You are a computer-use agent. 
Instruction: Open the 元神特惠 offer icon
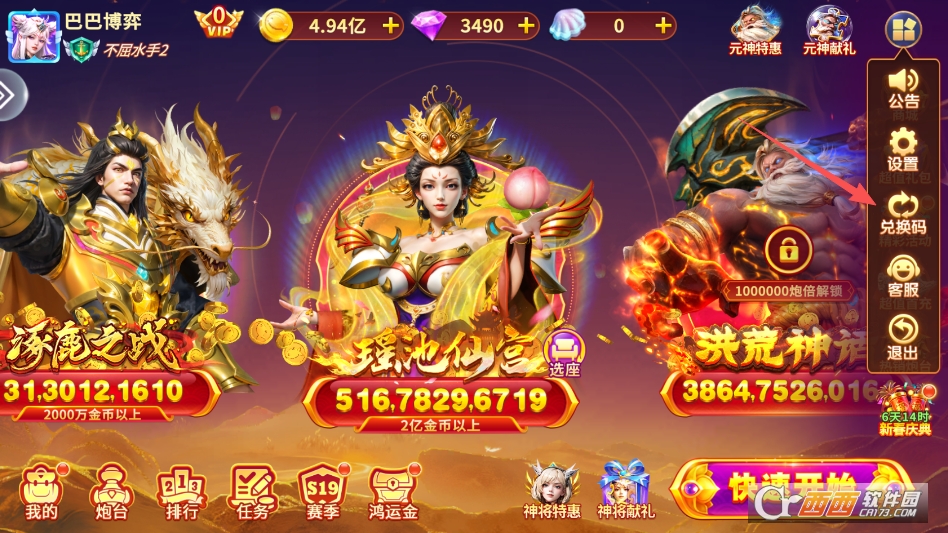(x=755, y=28)
